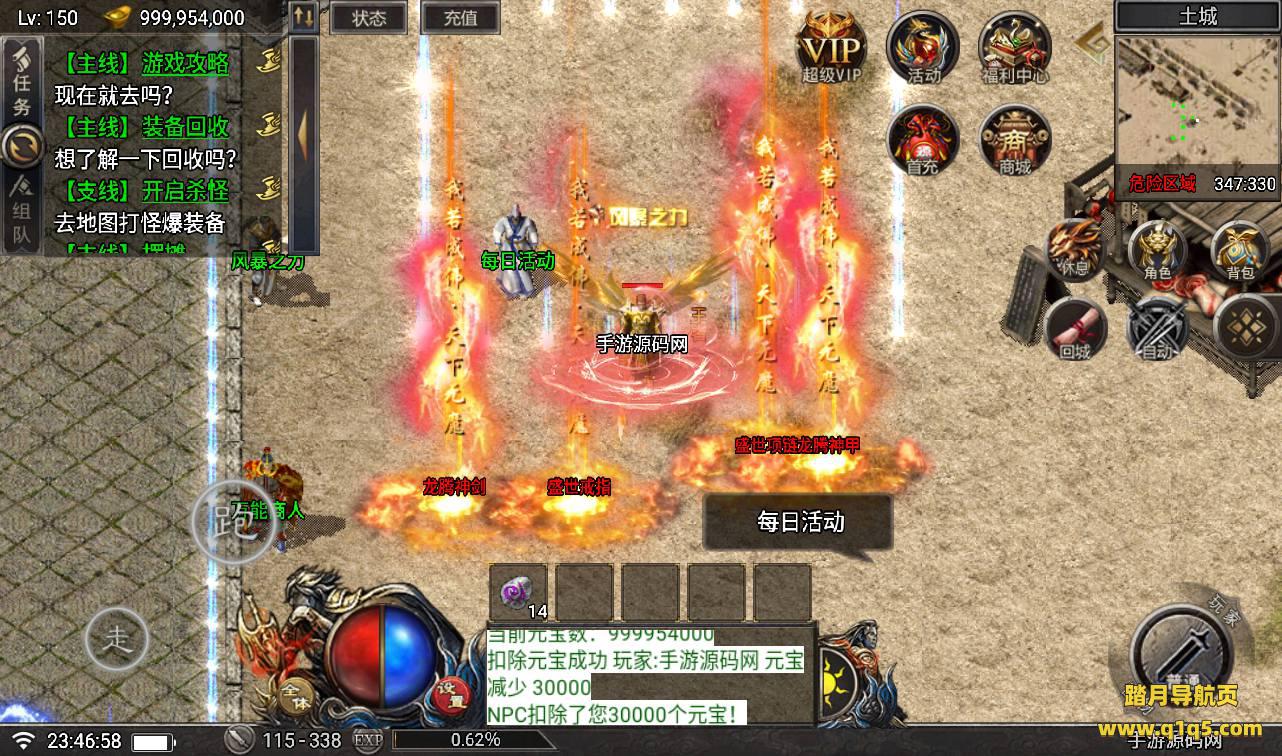Open the 活动 events icon
This screenshot has height=756, width=1282.
(x=923, y=47)
